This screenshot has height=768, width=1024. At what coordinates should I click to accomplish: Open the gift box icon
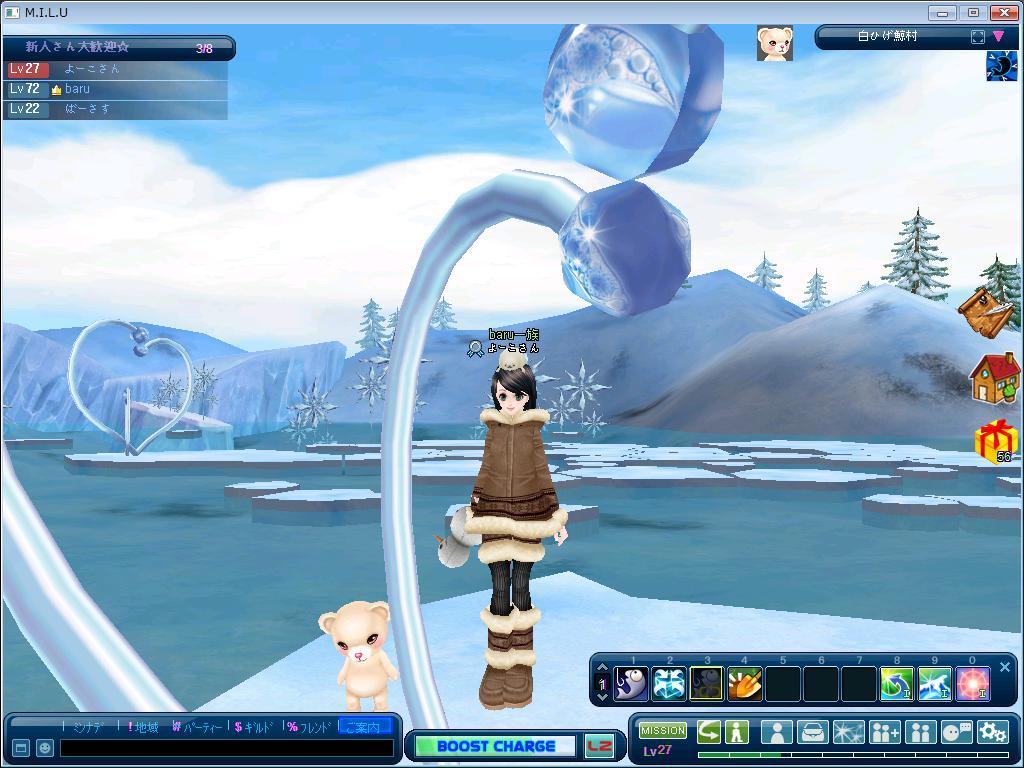point(995,441)
